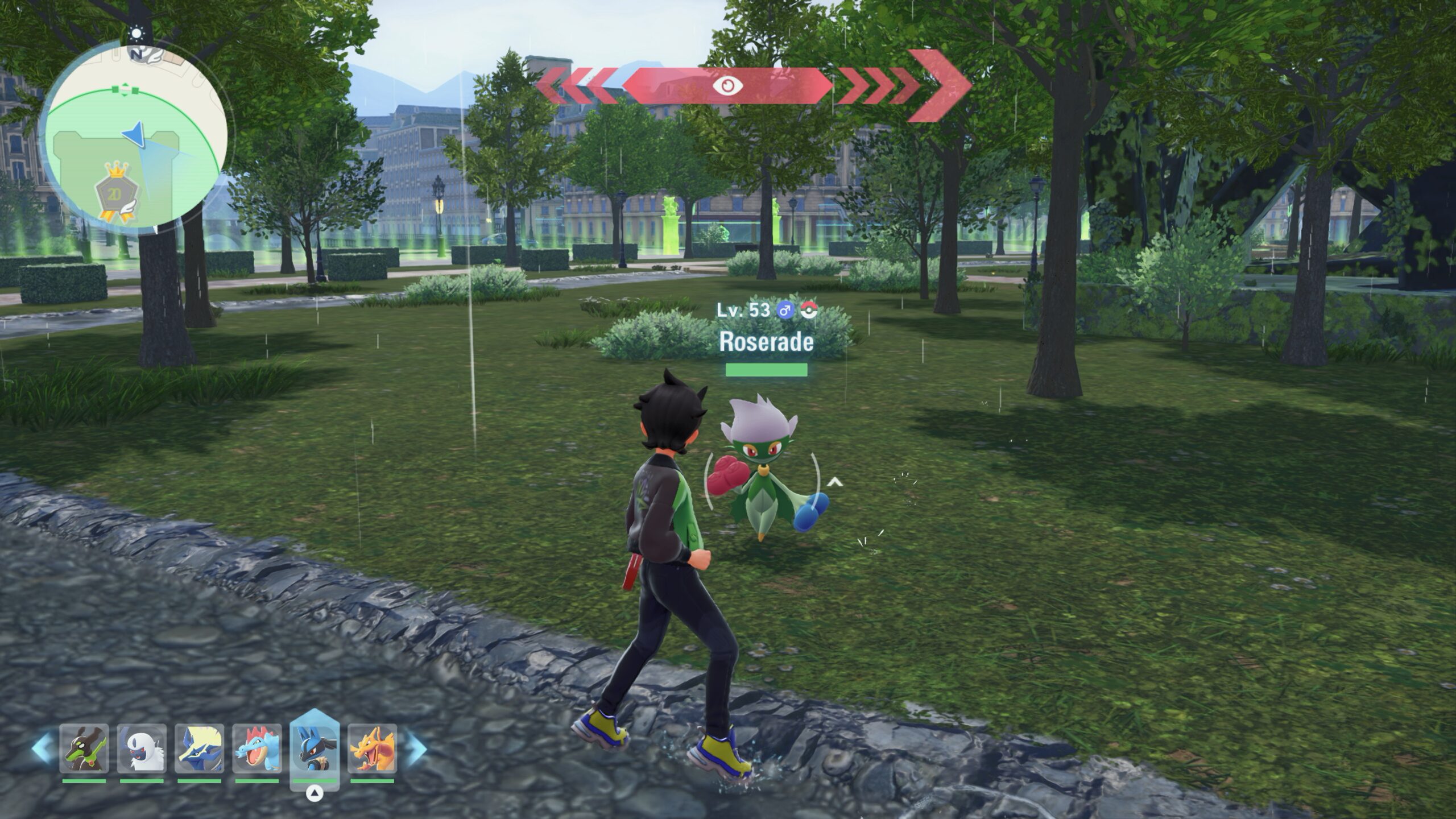
Task: Select the Feraligatr party slot
Action: [257, 748]
